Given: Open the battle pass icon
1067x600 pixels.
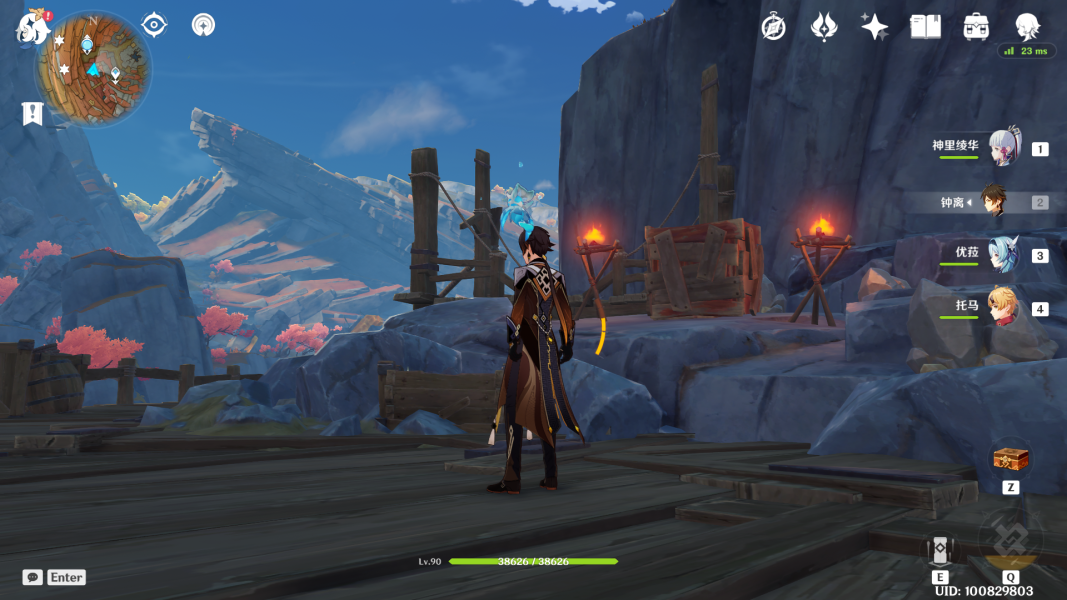Looking at the screenshot, I should point(824,27).
